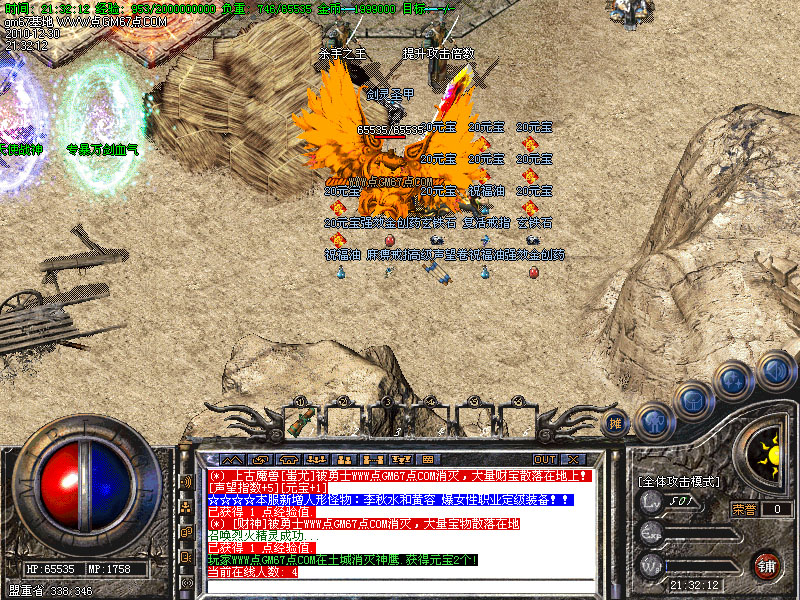Click the OUT button above chat

544,460
